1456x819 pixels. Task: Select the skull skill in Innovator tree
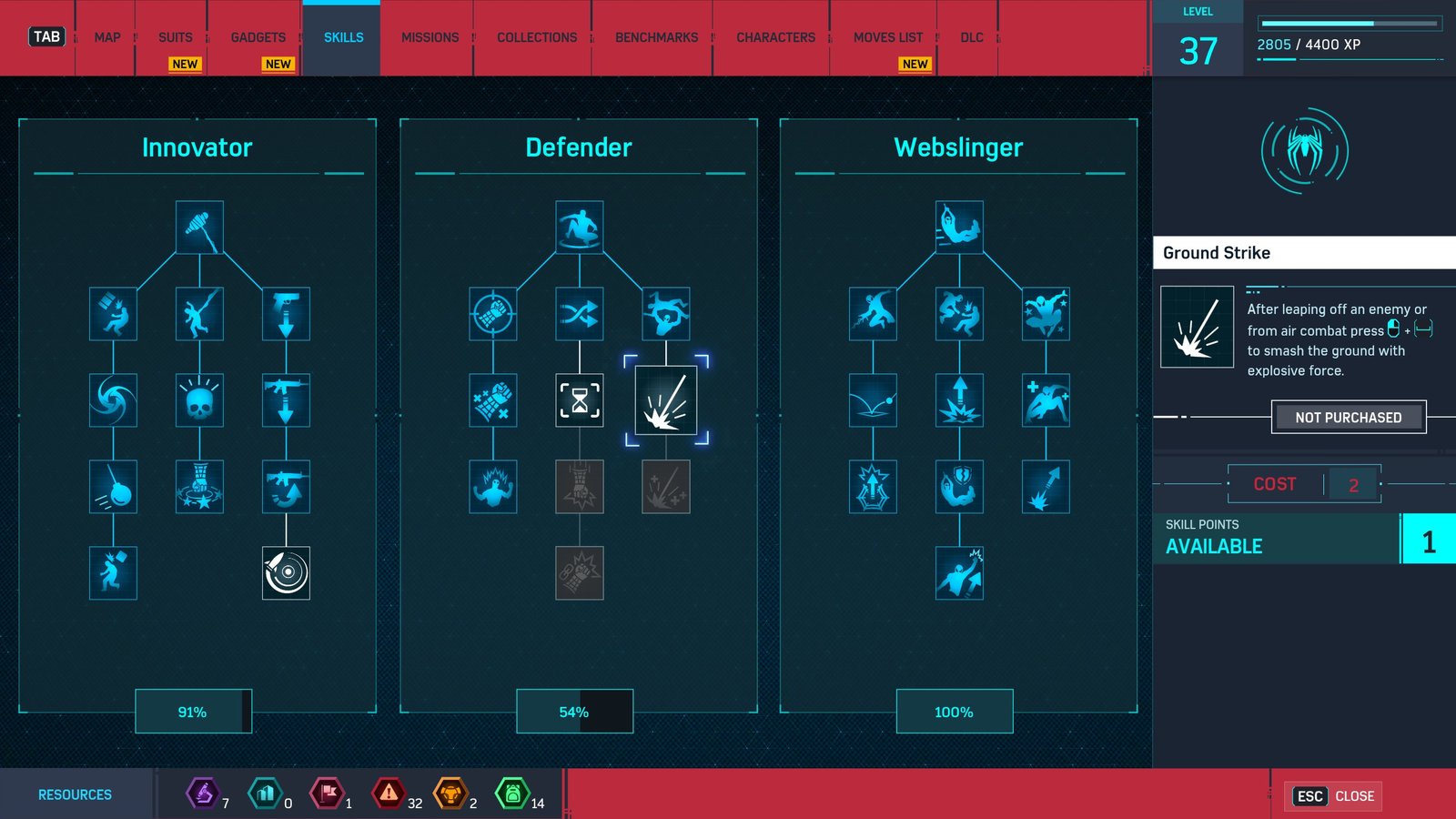pyautogui.click(x=199, y=400)
